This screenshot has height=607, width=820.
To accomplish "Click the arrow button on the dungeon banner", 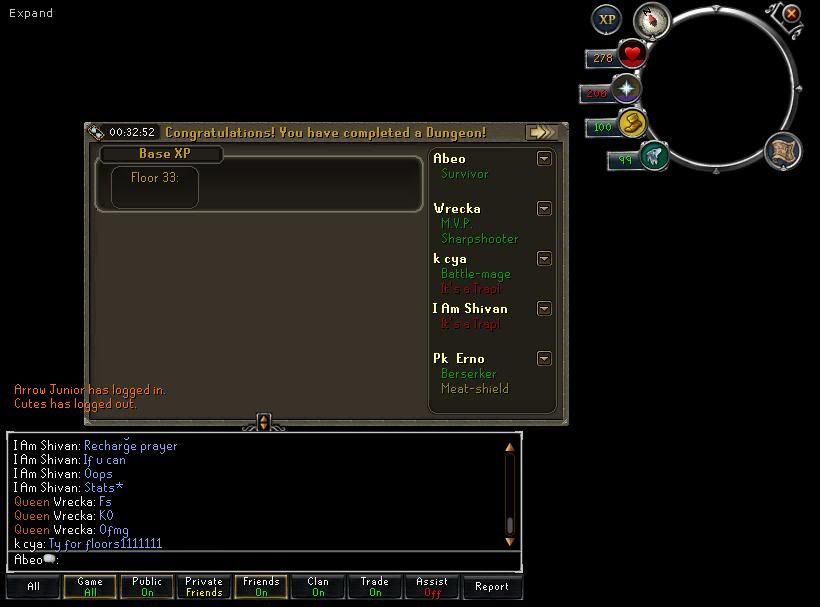I will coord(542,132).
